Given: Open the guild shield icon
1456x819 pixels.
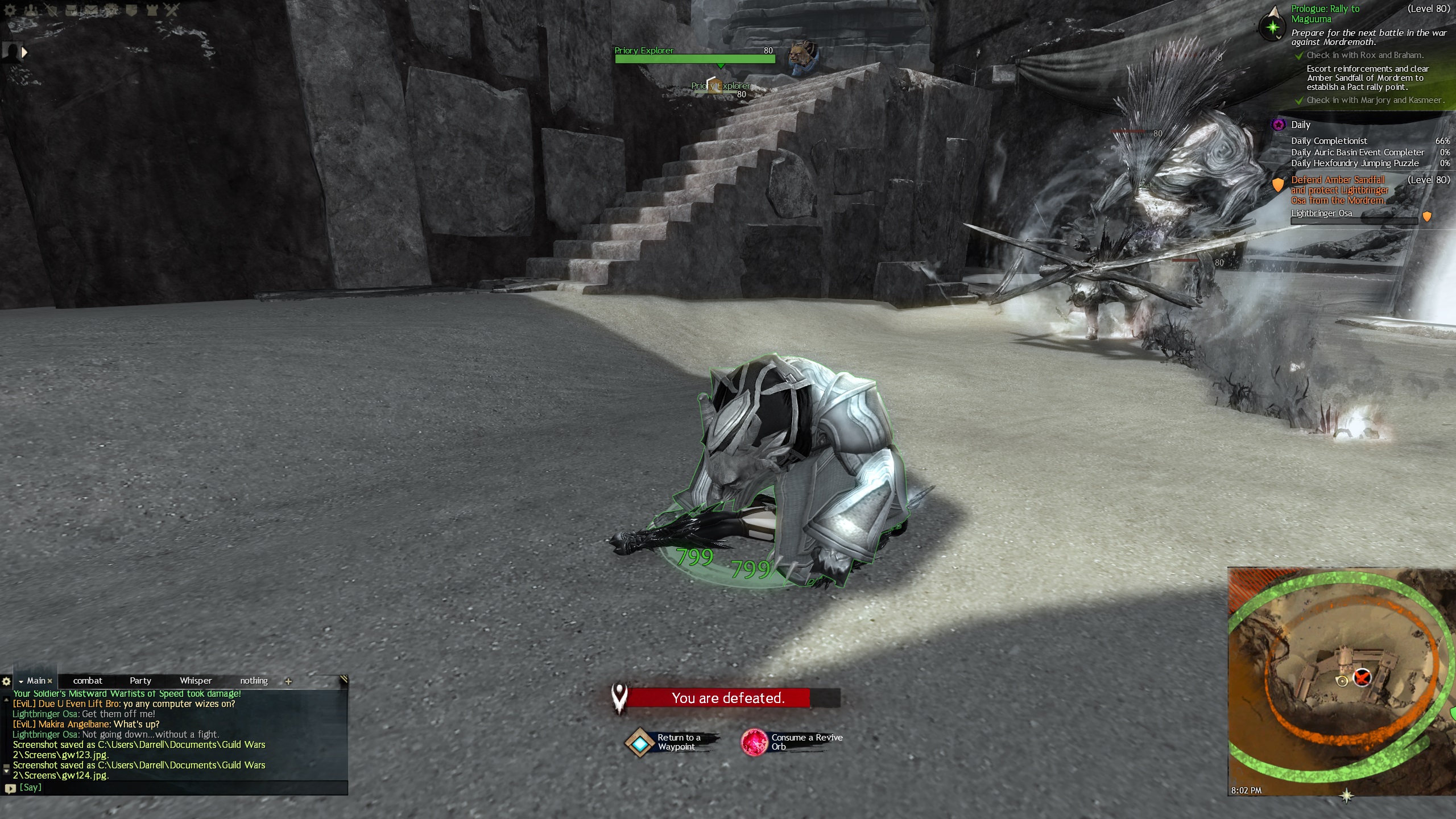Looking at the screenshot, I should point(131,10).
